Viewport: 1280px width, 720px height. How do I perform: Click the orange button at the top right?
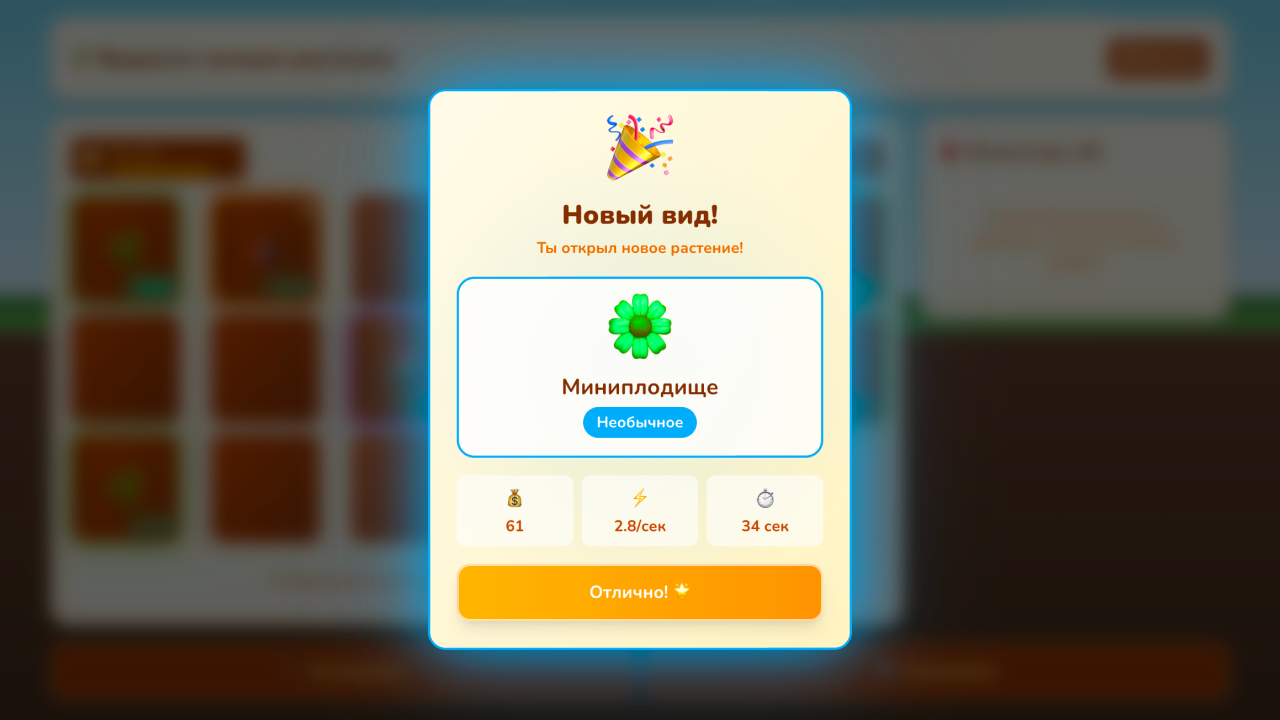tap(1156, 58)
